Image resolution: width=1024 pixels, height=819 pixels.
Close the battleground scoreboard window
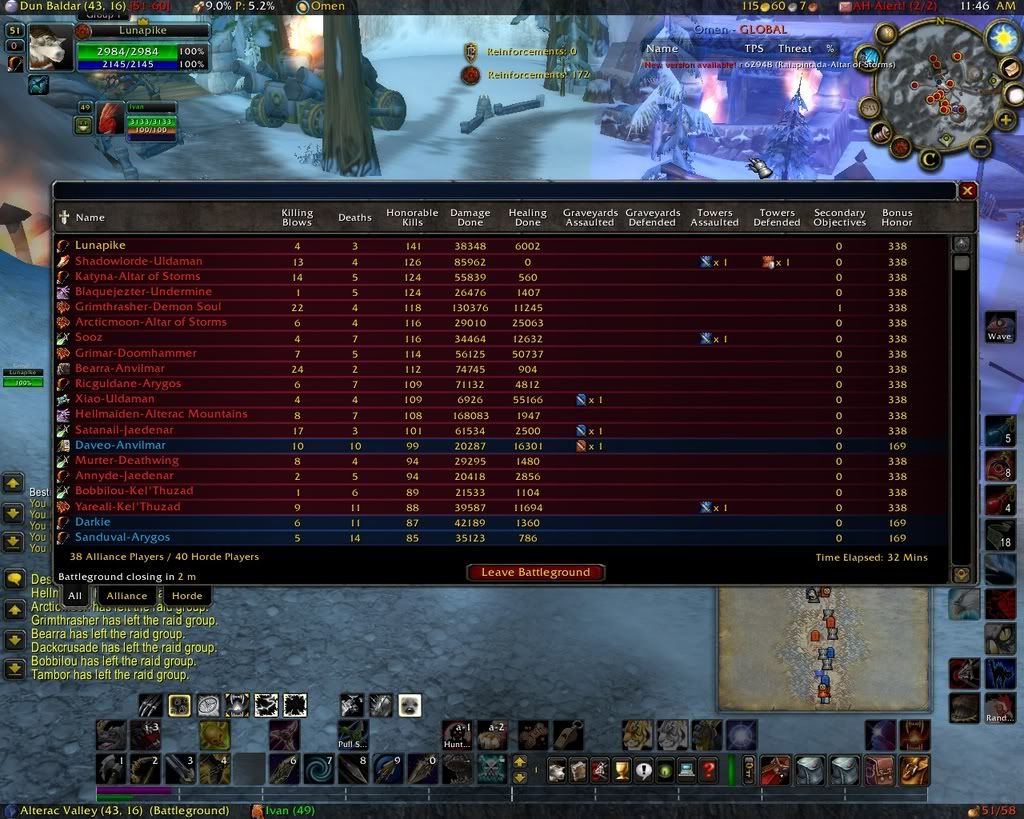pos(967,190)
